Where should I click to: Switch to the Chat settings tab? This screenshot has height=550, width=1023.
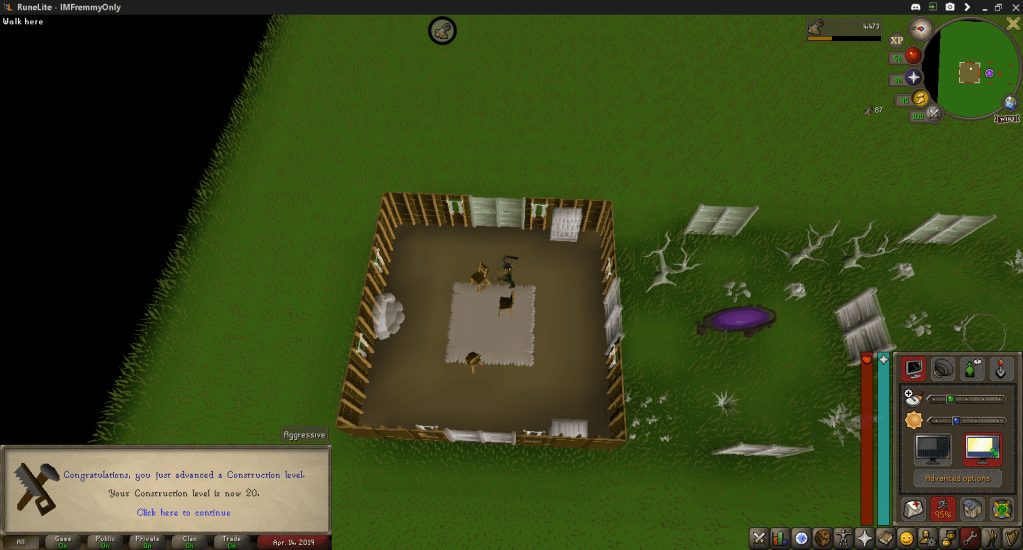[x=972, y=369]
